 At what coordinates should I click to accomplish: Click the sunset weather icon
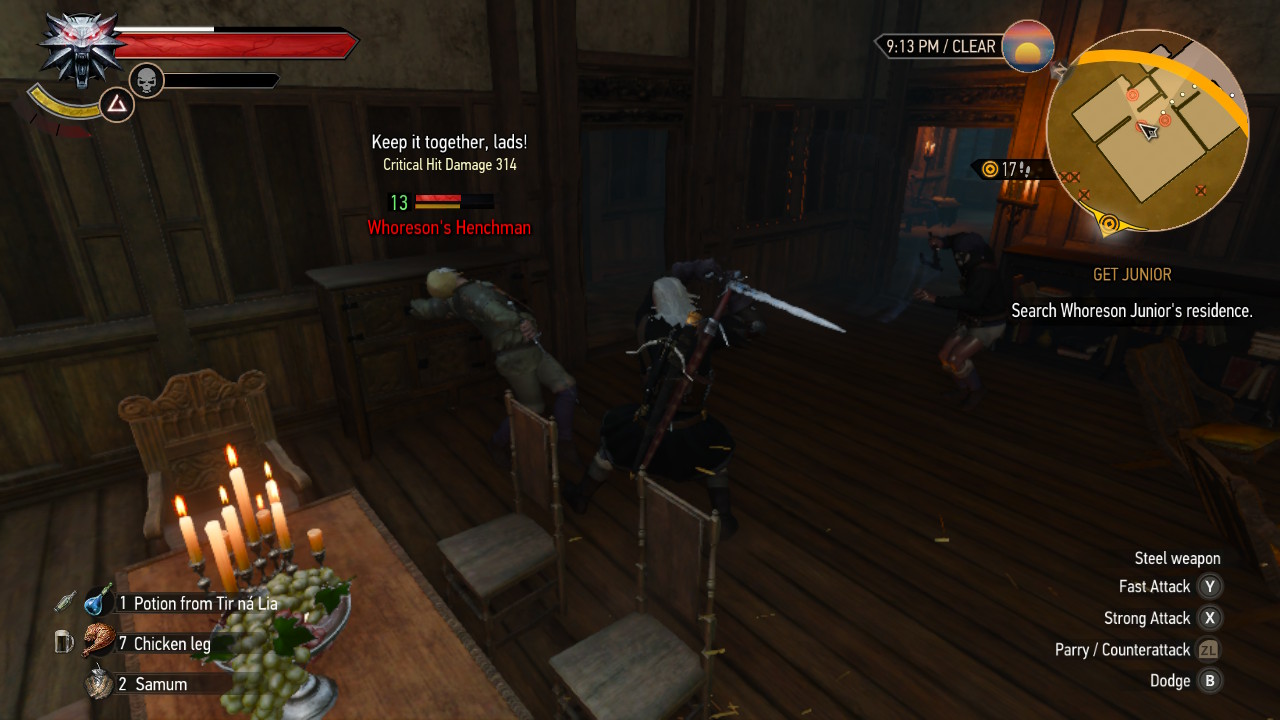tap(1028, 46)
